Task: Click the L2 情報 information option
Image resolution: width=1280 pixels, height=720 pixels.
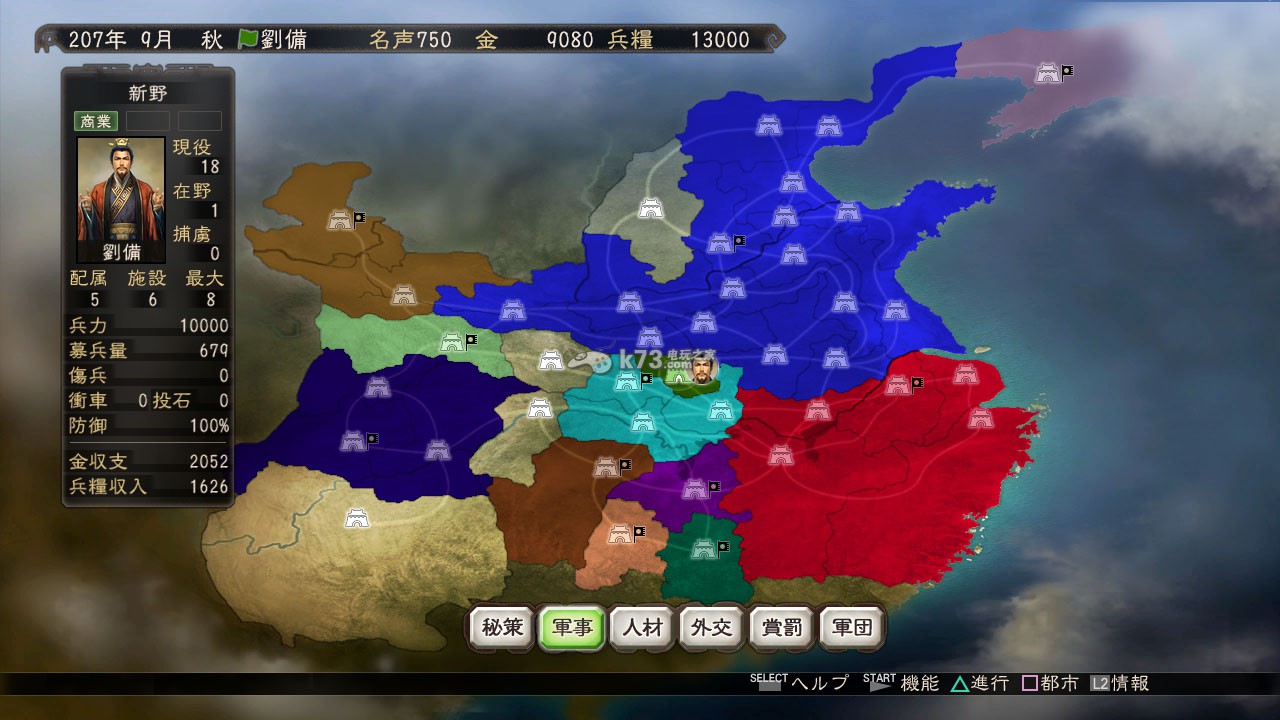Action: click(1120, 684)
